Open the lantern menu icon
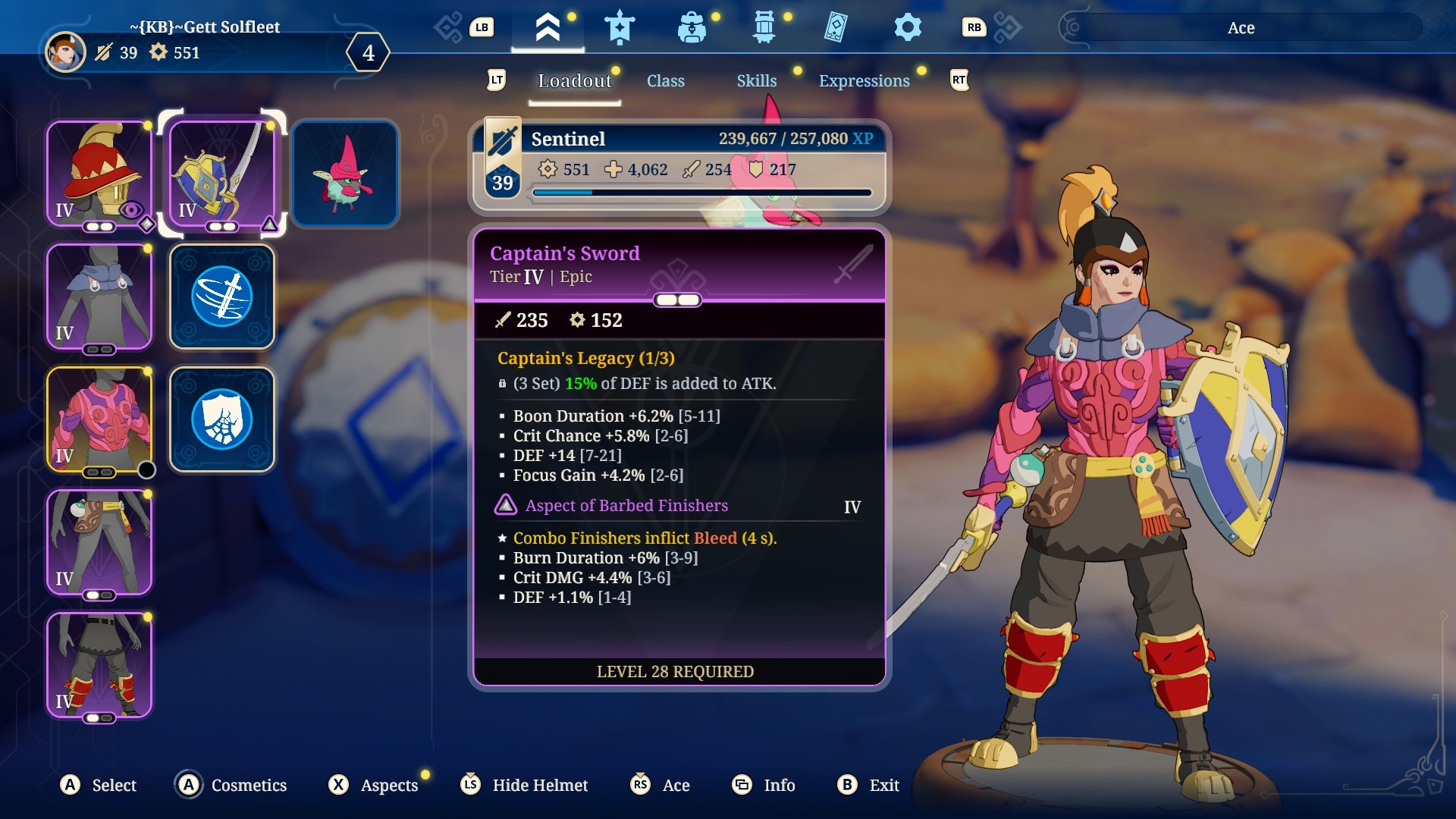 [x=764, y=28]
